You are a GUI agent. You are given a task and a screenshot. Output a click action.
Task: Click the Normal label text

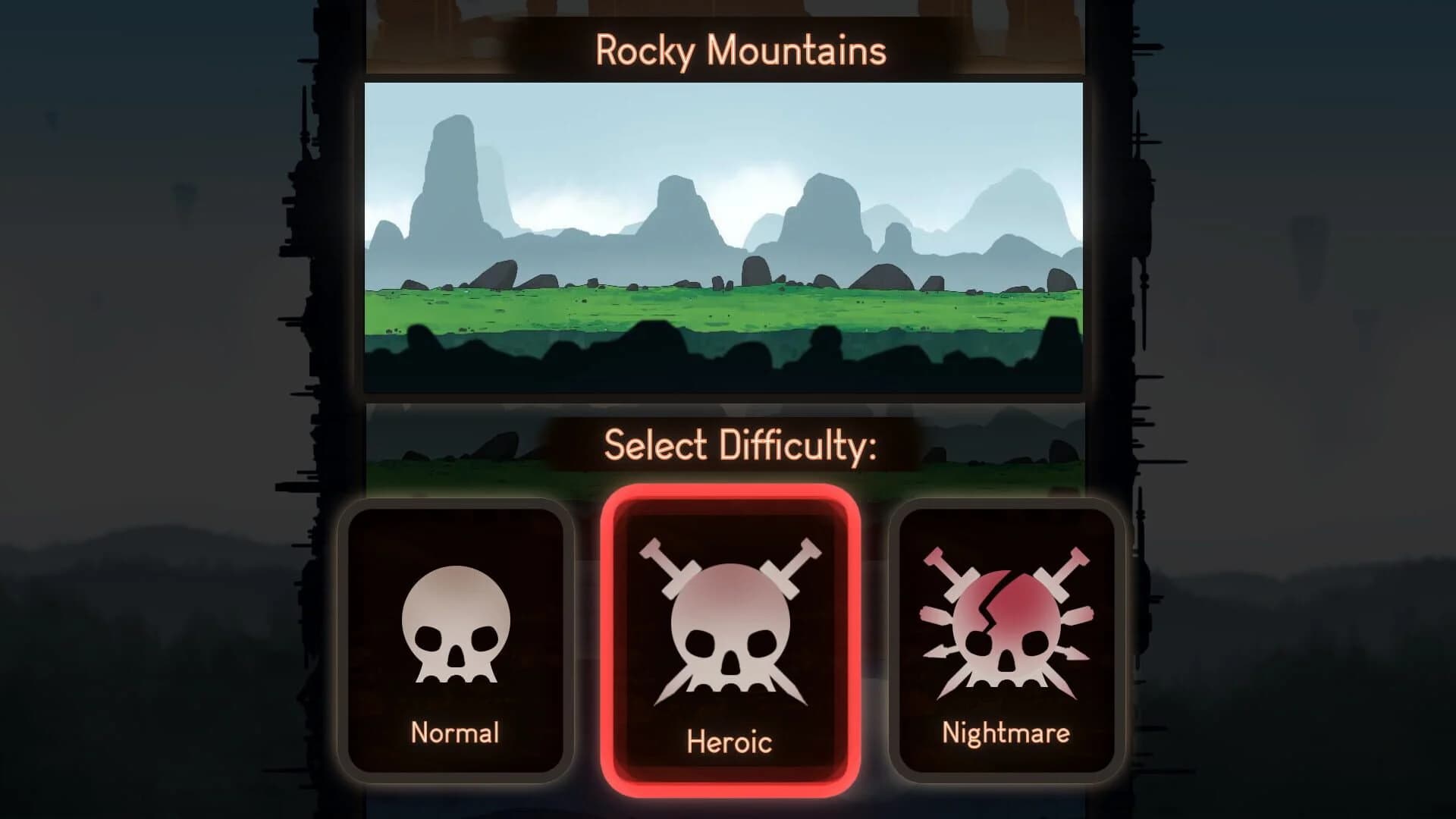point(453,732)
